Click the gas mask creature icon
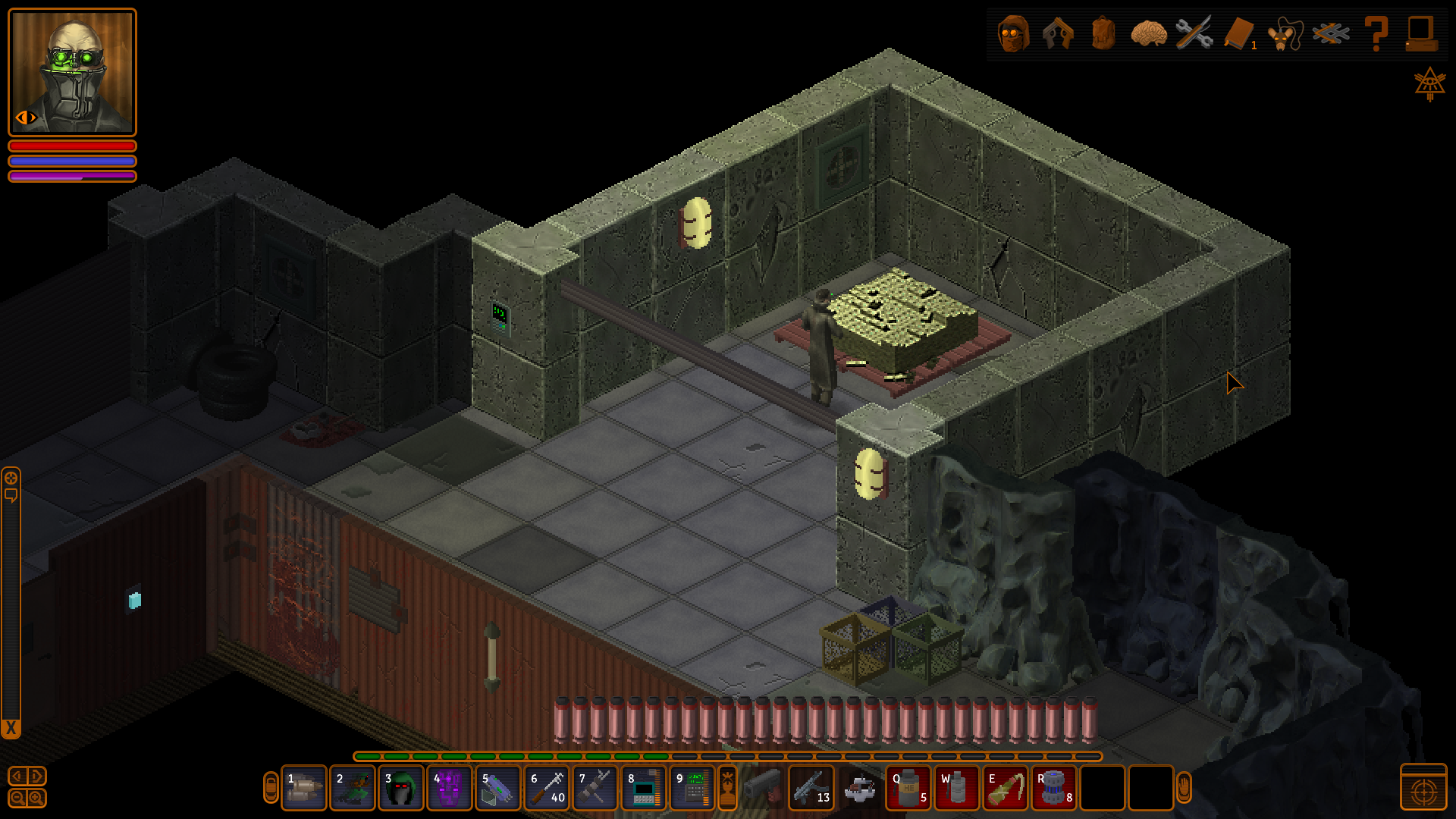Image resolution: width=1456 pixels, height=819 pixels. tap(1285, 33)
